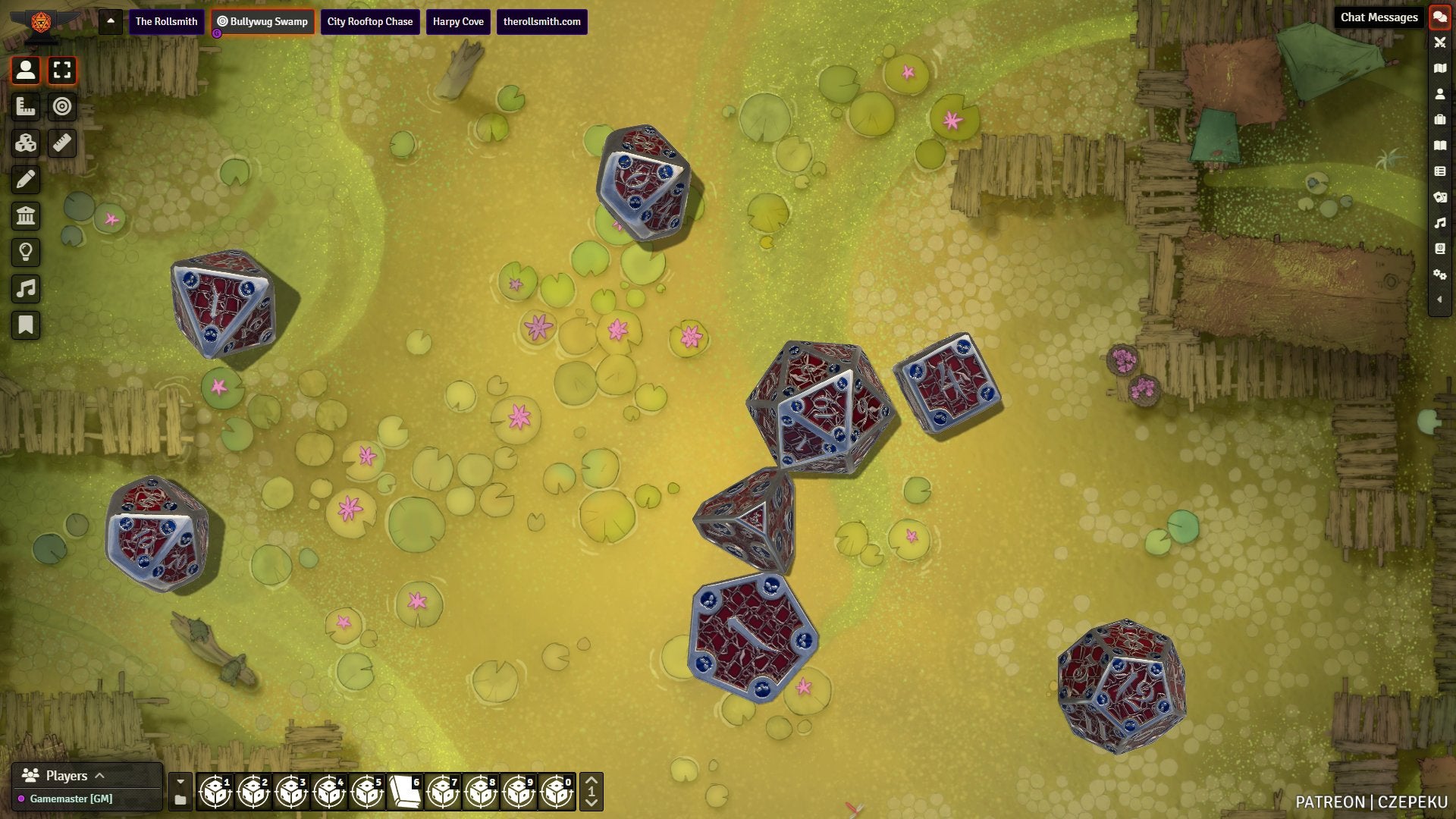The width and height of the screenshot is (1456, 819).
Task: Trigger the macro in hotbar slot 6
Action: coord(405,792)
